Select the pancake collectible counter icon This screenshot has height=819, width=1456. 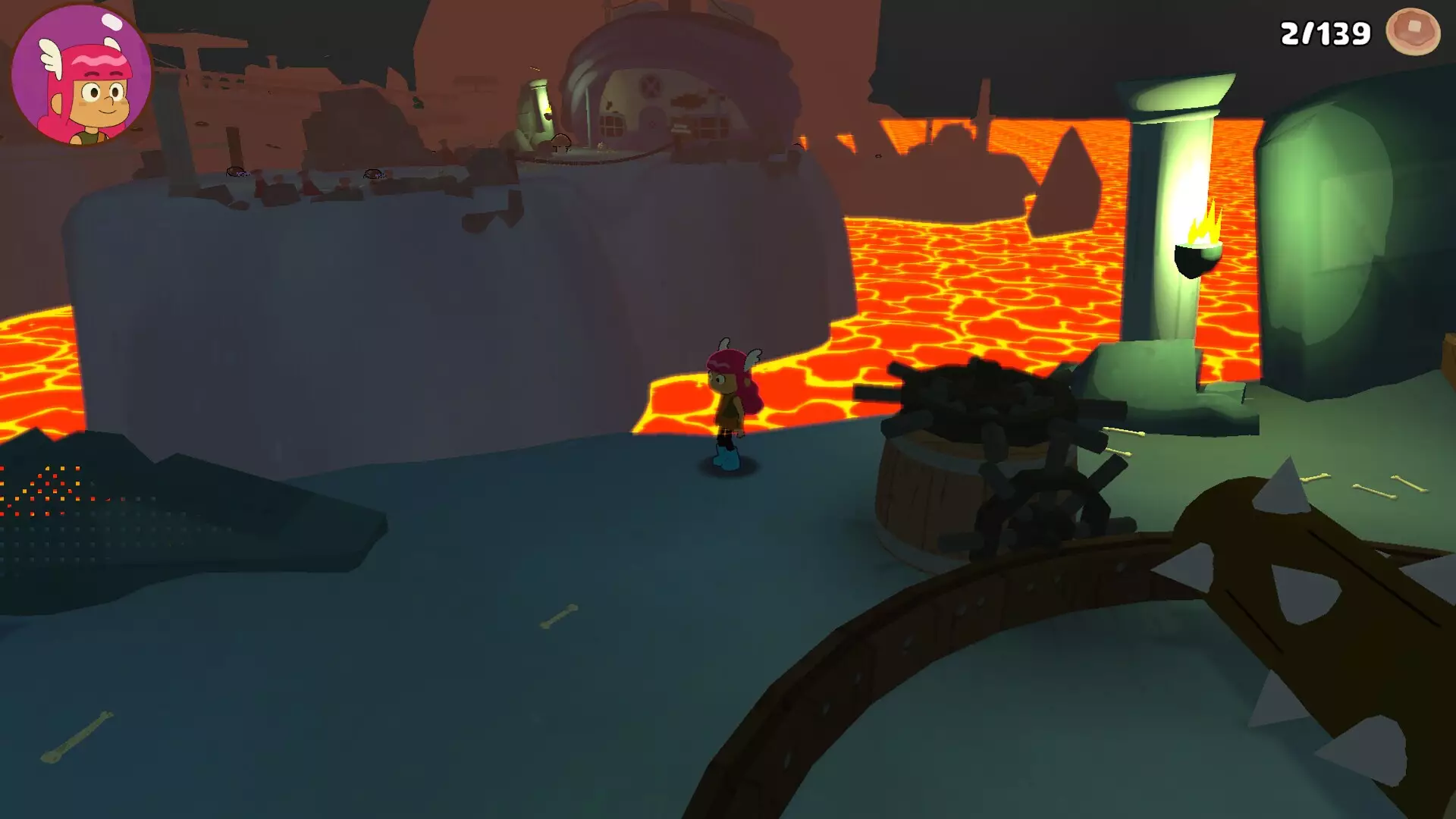(x=1412, y=32)
